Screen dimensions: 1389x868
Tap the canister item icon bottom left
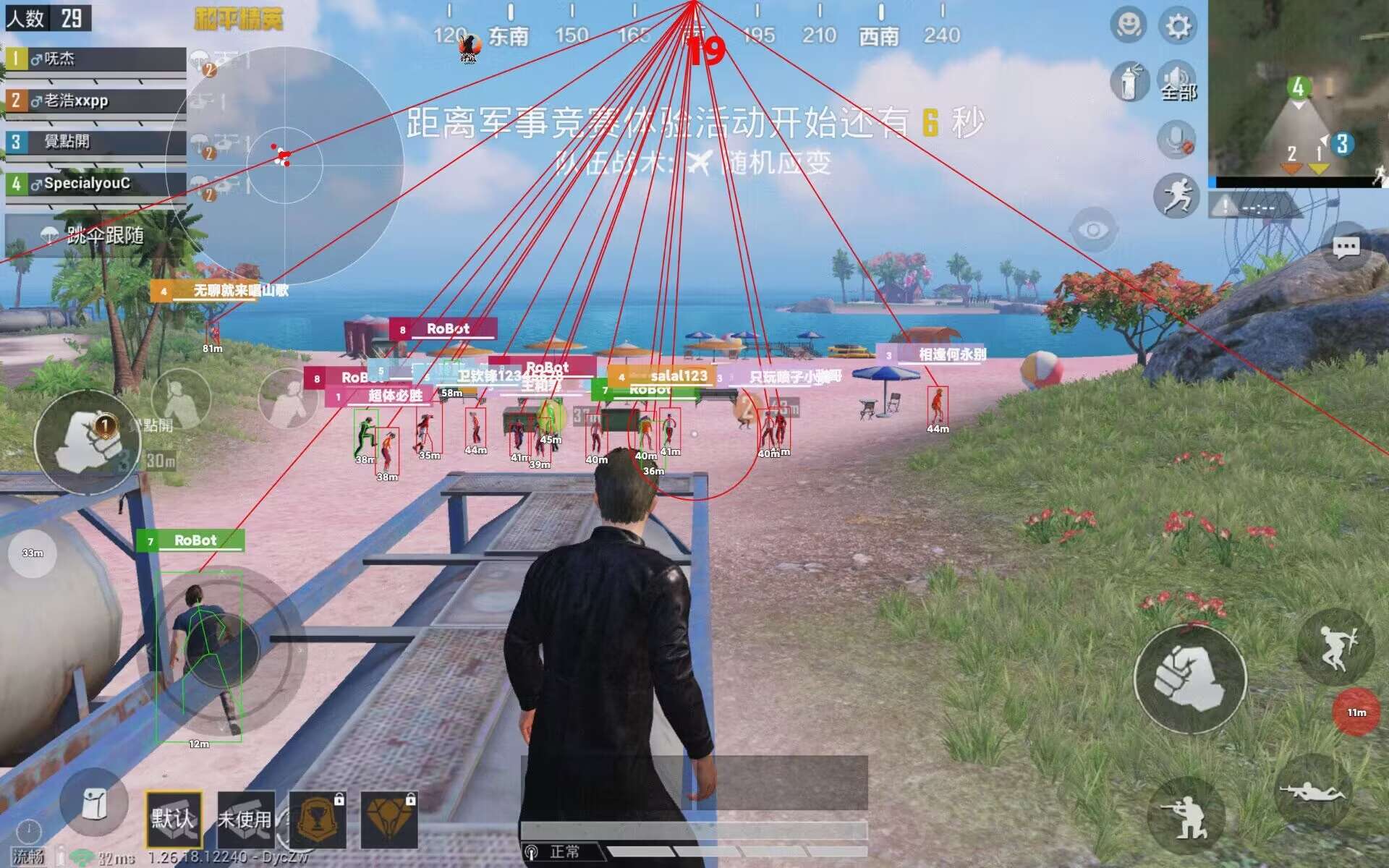point(94,812)
